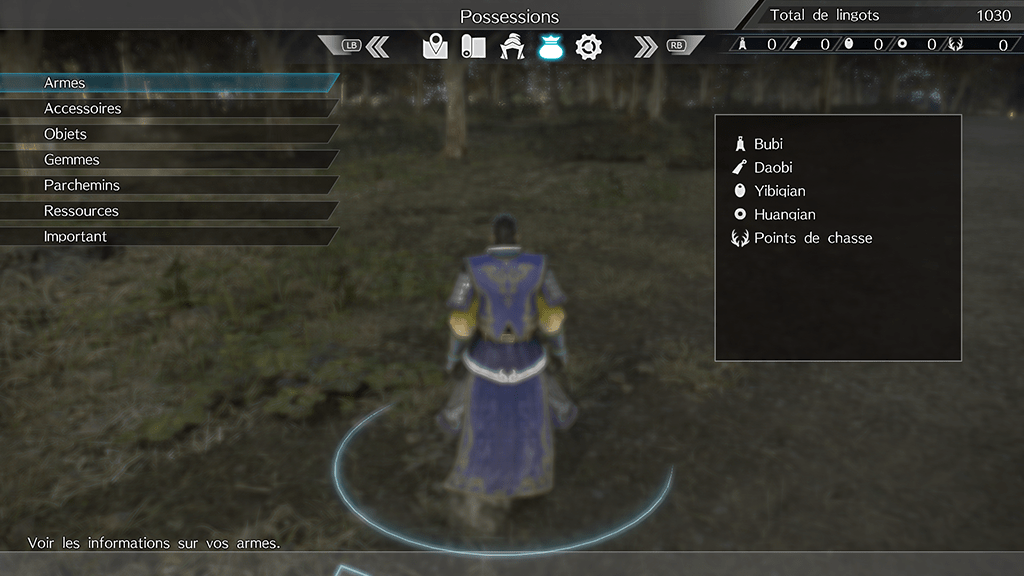
Task: Click the left double-chevron tab arrow
Action: point(377,46)
